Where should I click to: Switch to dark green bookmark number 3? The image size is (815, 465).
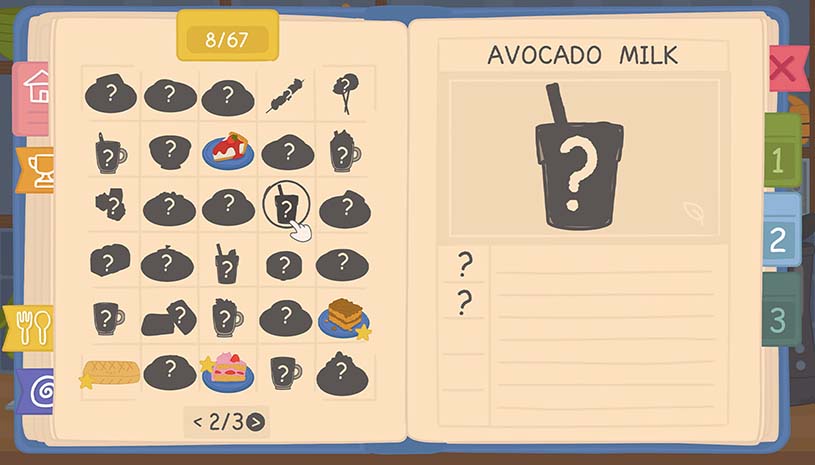click(x=779, y=318)
